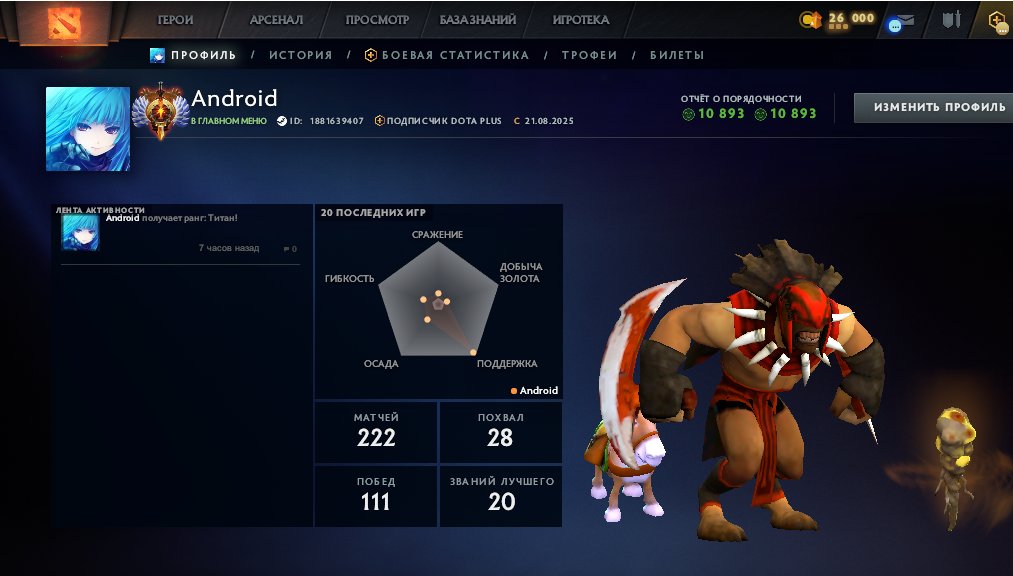Click the Изменить профиль button
The width and height of the screenshot is (1013, 576).
pyautogui.click(x=933, y=107)
